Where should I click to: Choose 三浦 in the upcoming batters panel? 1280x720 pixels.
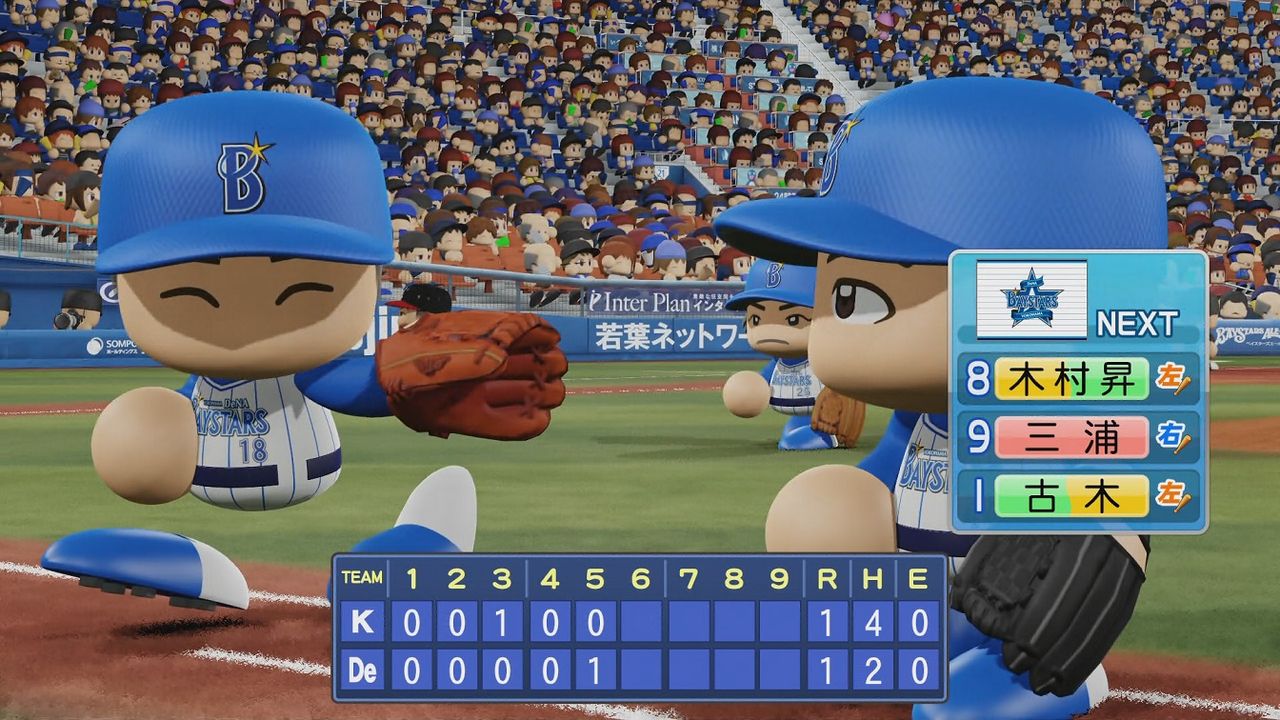1071,437
